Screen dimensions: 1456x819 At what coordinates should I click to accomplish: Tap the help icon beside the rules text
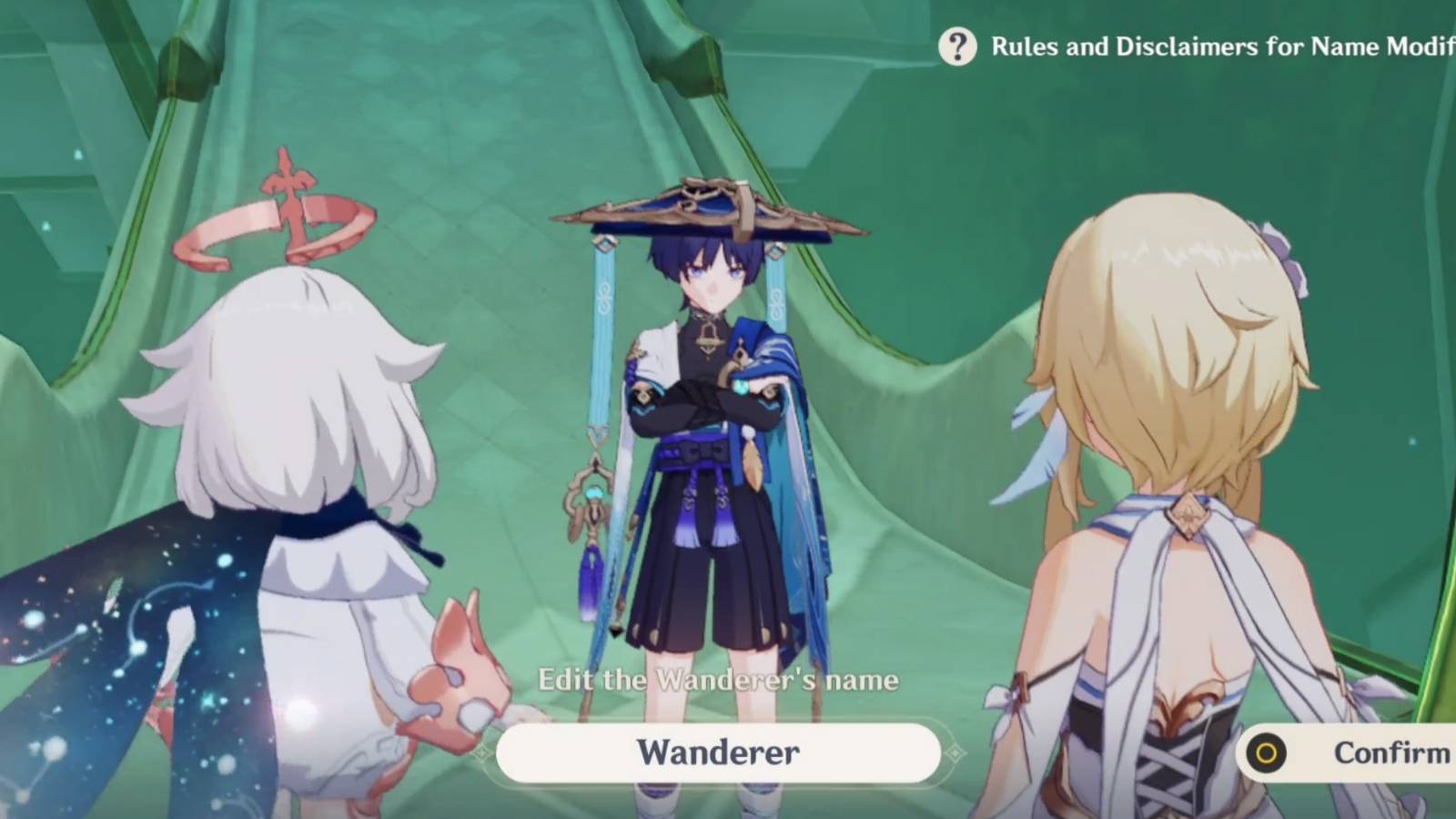click(957, 47)
